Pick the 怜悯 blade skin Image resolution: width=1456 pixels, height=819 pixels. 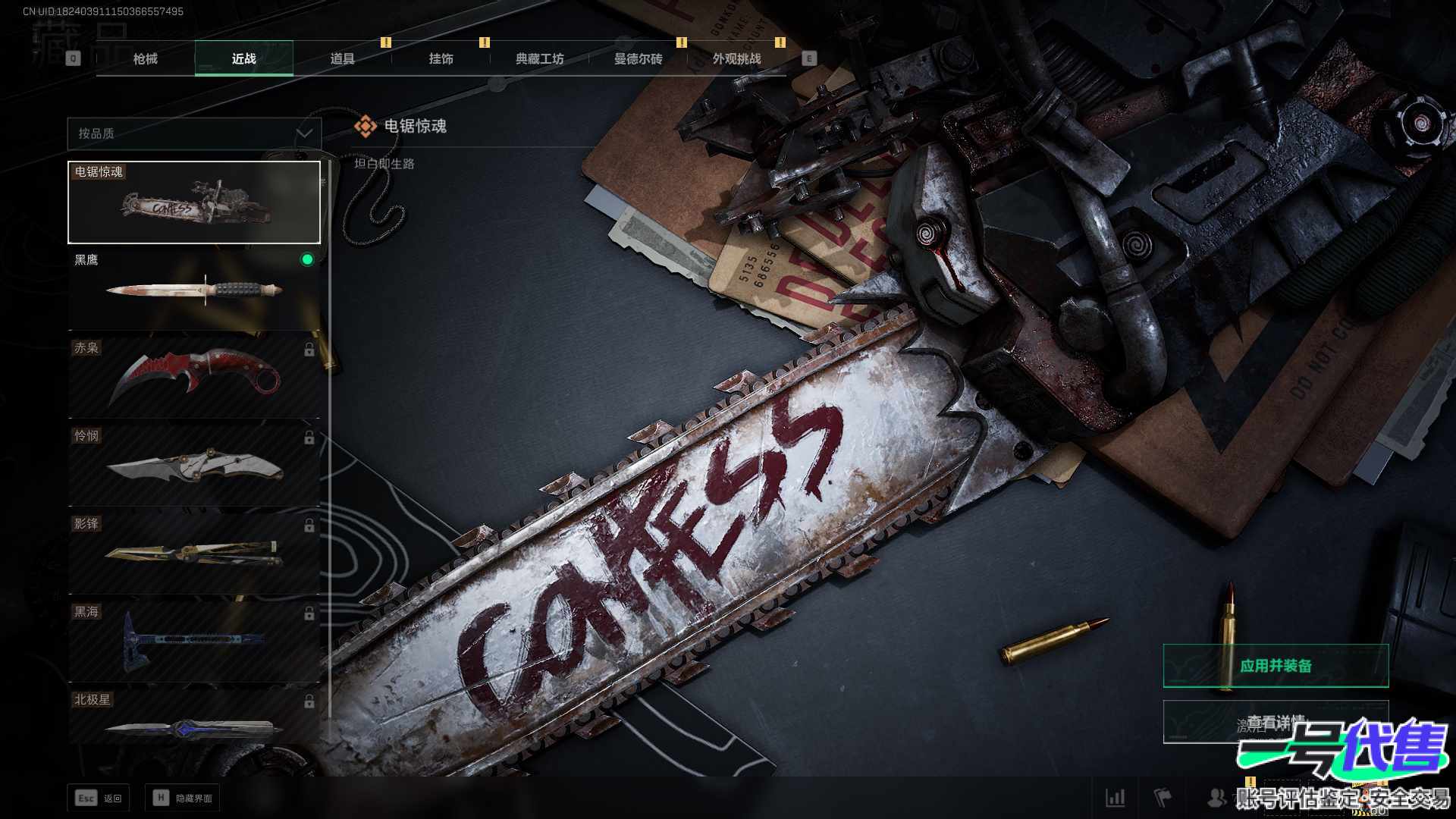(x=194, y=465)
